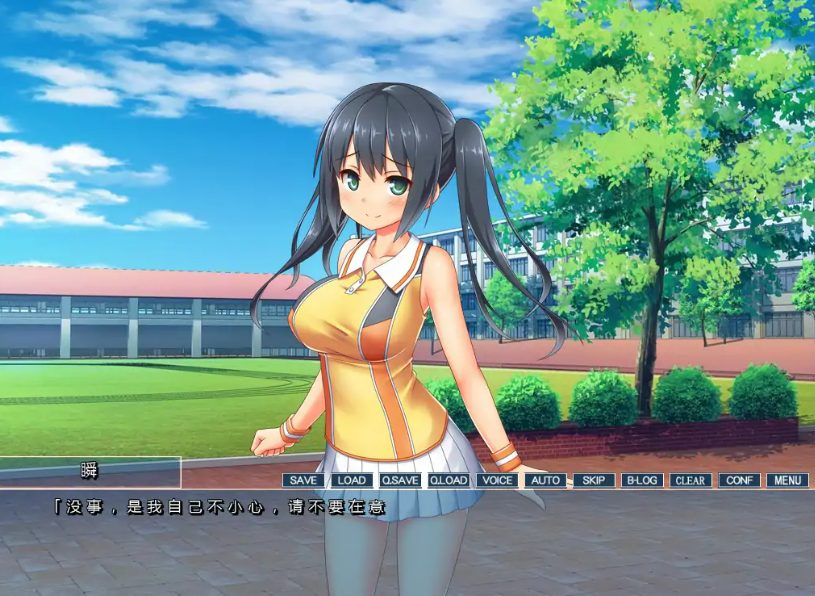
Task: Open the MENU button
Action: (787, 480)
